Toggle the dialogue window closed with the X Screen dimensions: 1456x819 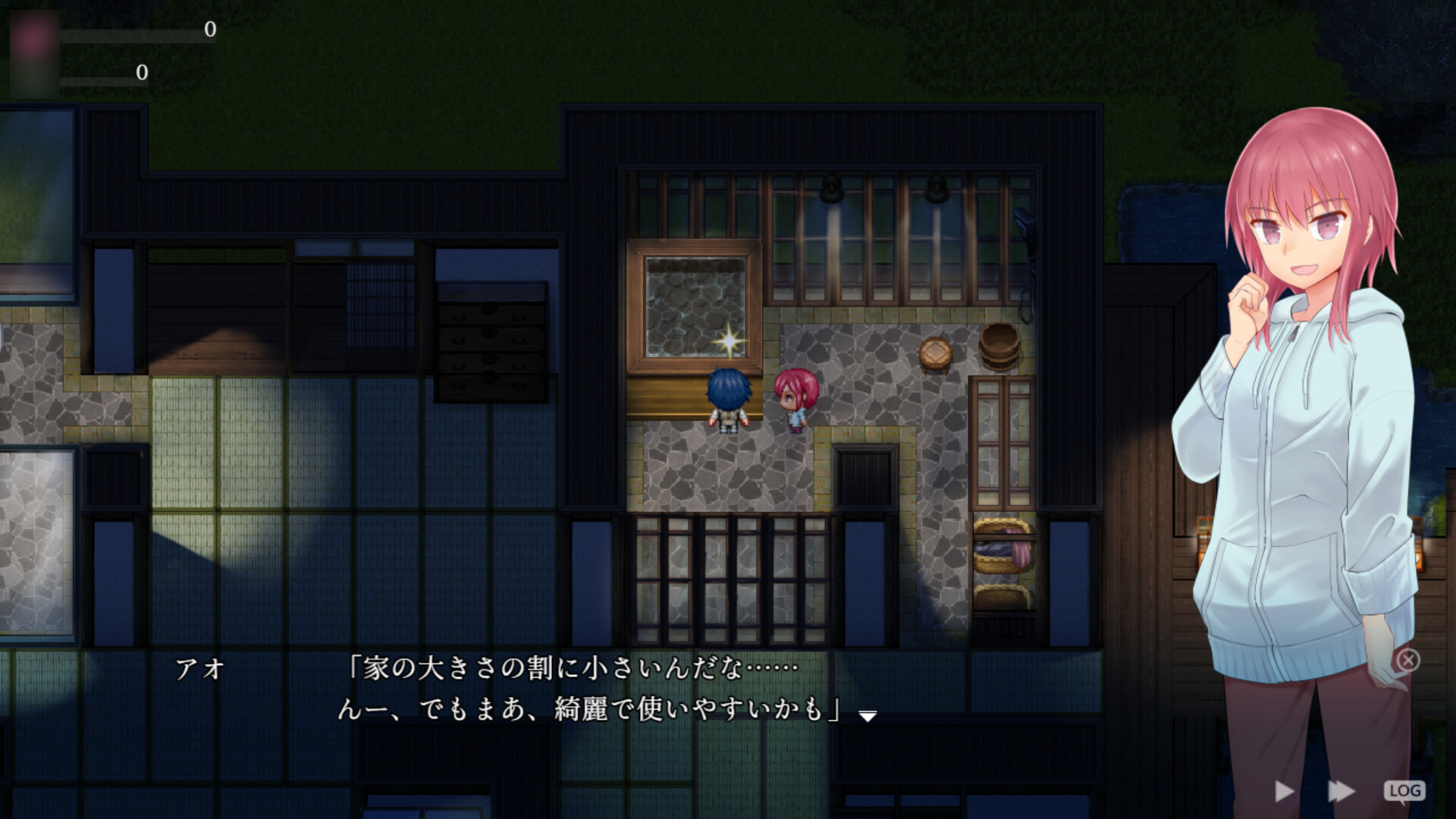[1409, 661]
